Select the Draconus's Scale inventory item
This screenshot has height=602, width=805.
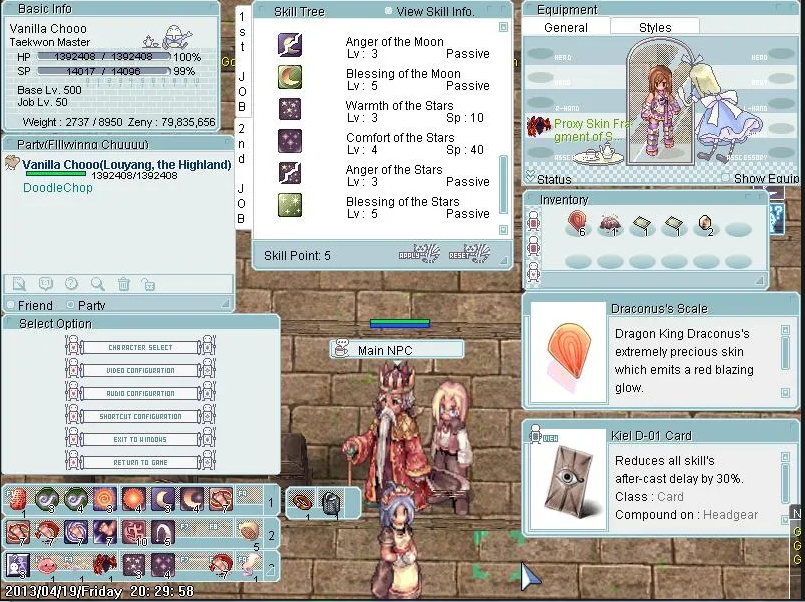[577, 224]
